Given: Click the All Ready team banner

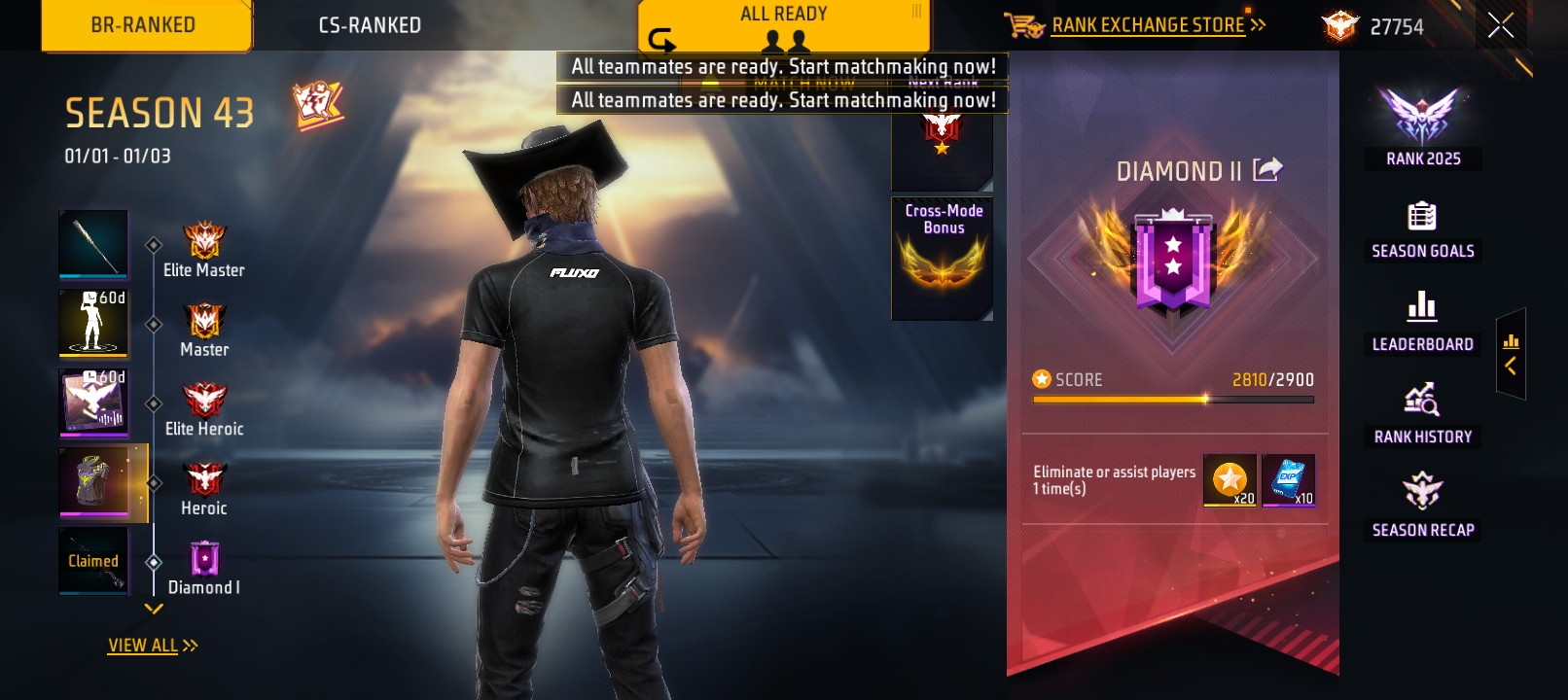Looking at the screenshot, I should 784,25.
